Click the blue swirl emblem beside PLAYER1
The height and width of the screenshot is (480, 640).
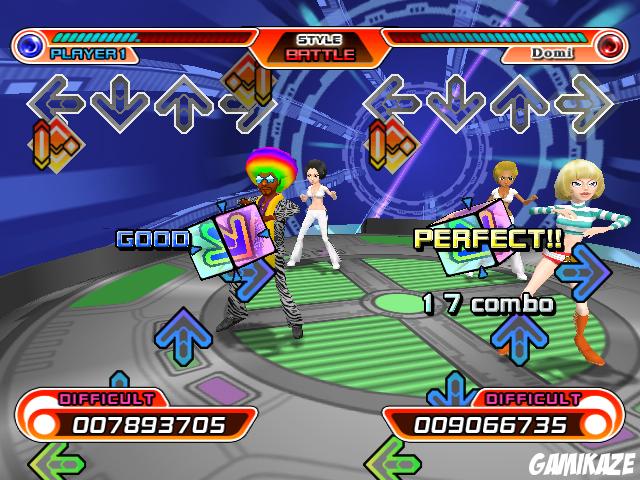[x=32, y=45]
